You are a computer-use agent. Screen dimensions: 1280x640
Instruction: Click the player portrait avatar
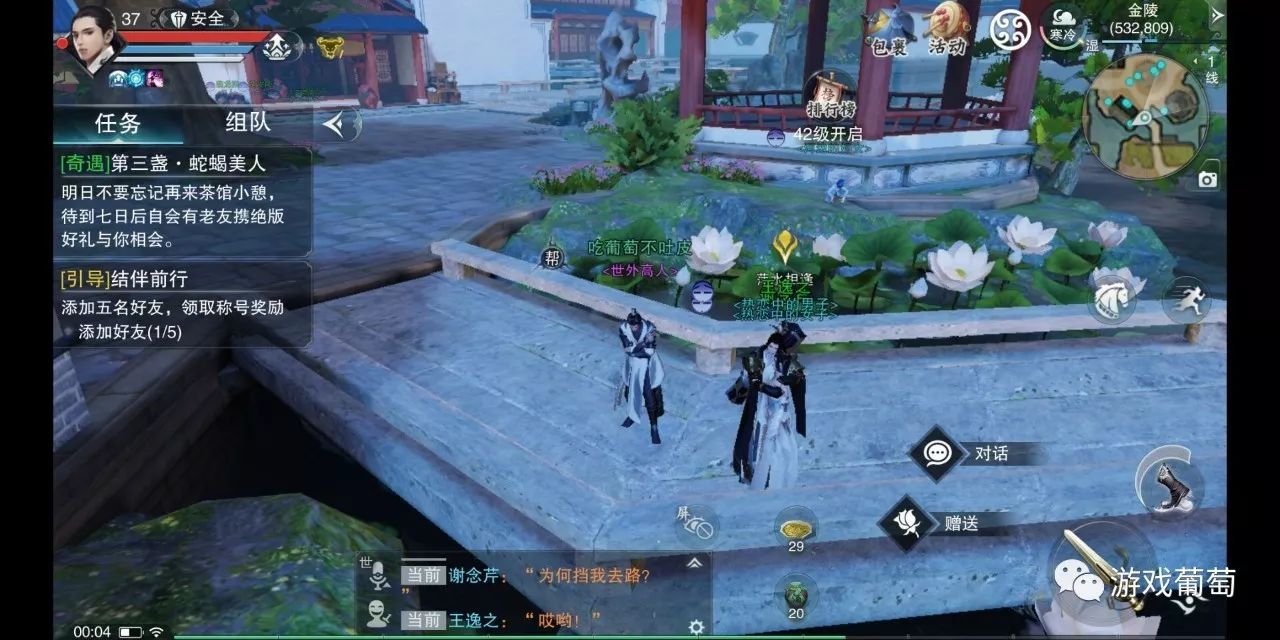point(94,38)
